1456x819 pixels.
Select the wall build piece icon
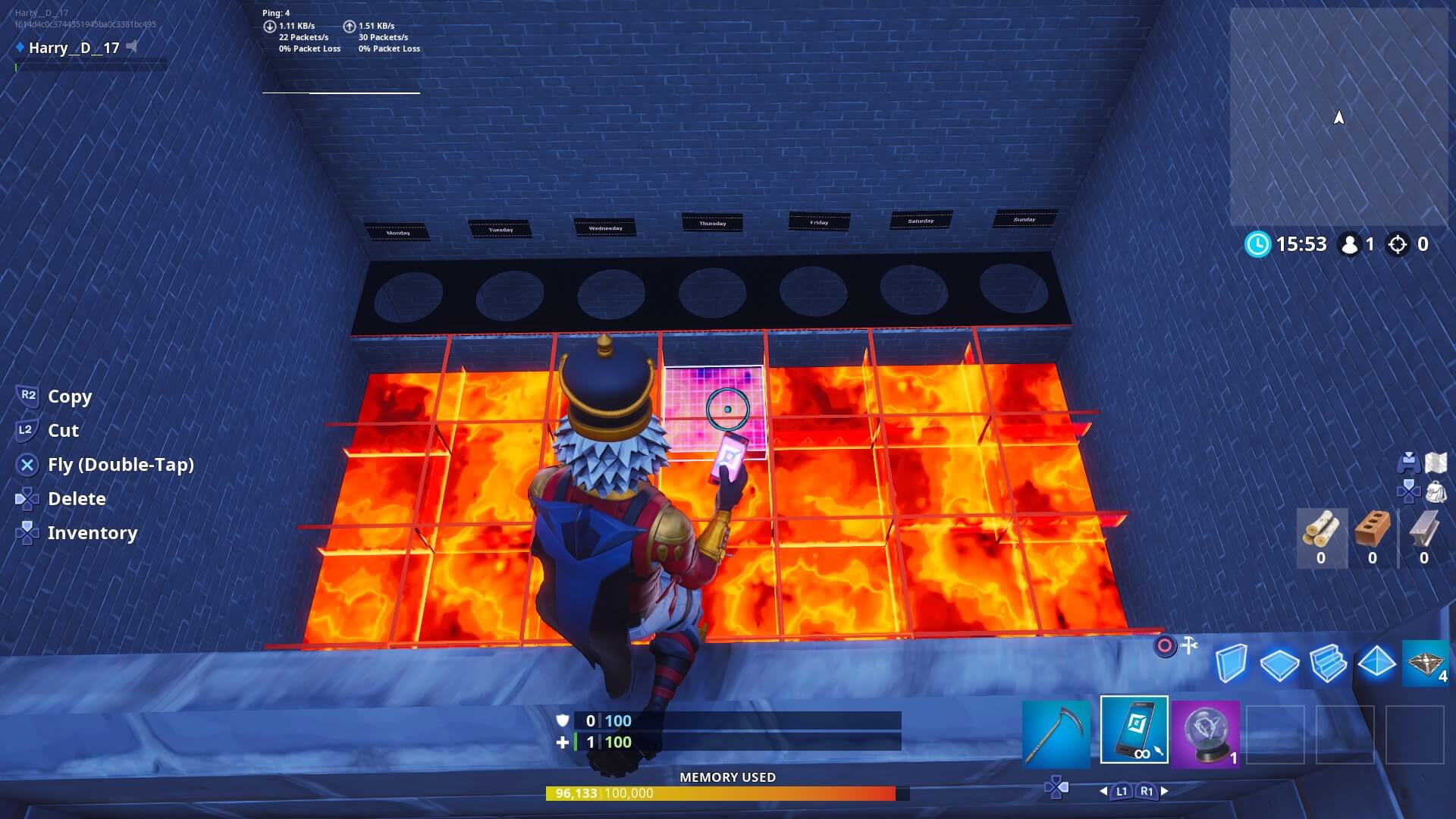coord(1232,664)
